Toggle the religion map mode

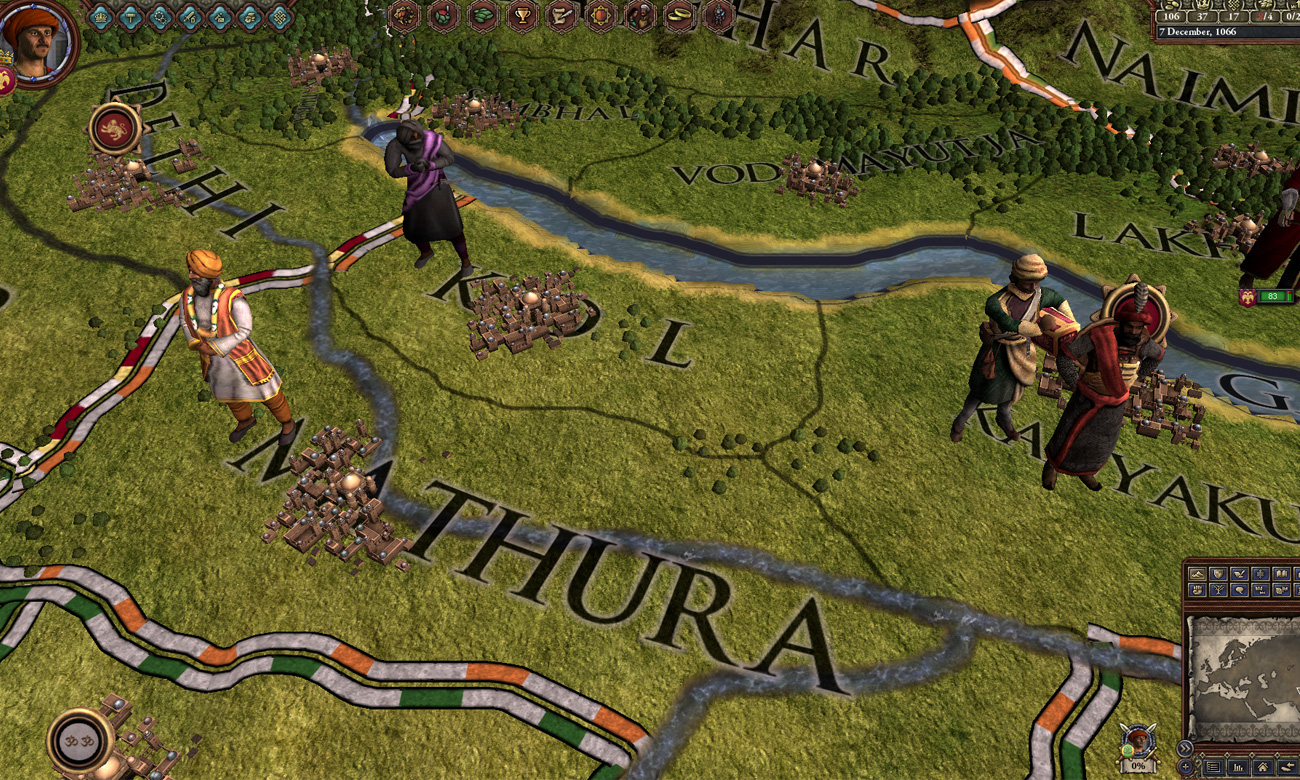coord(1260,575)
